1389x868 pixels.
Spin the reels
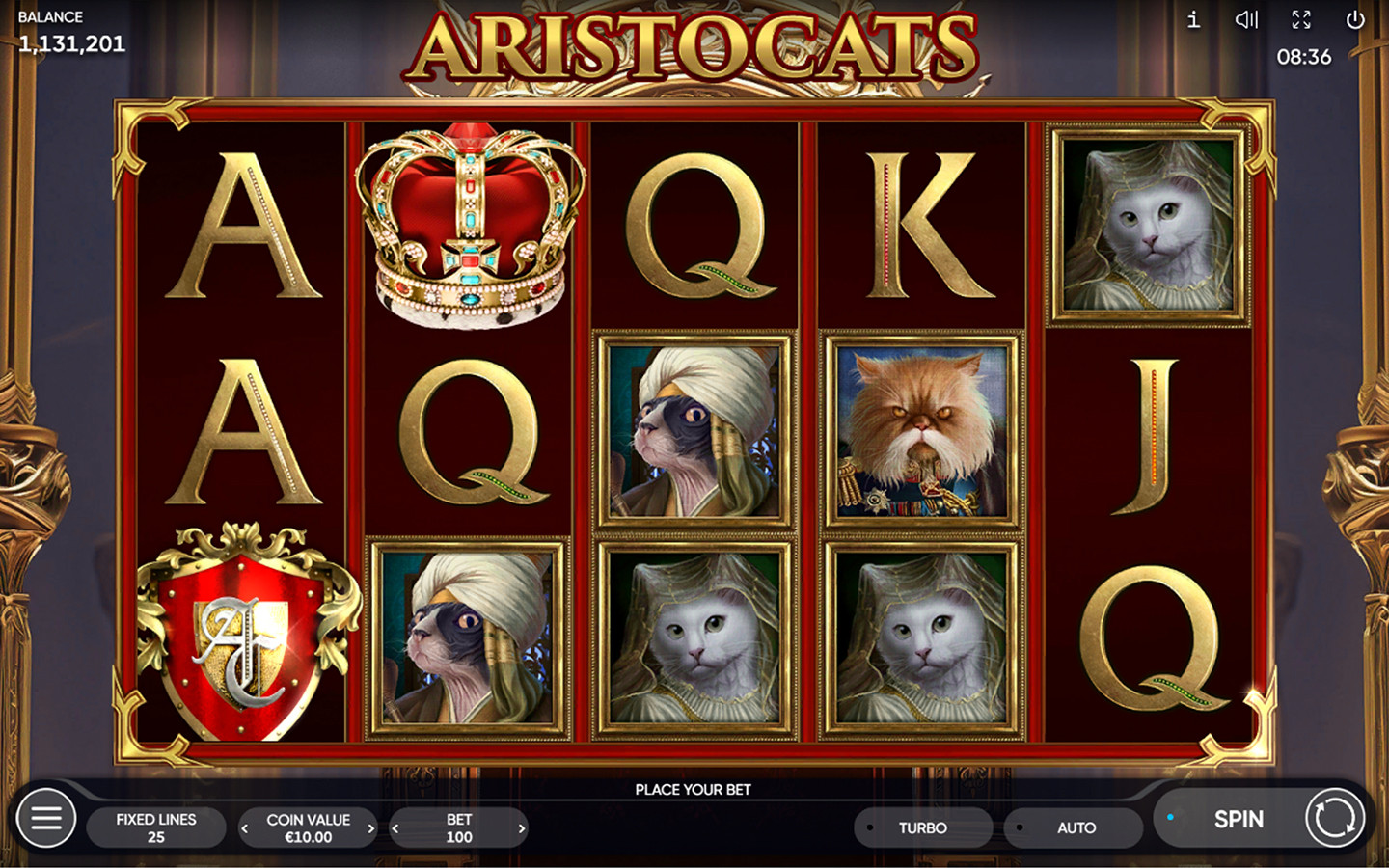coord(1238,819)
